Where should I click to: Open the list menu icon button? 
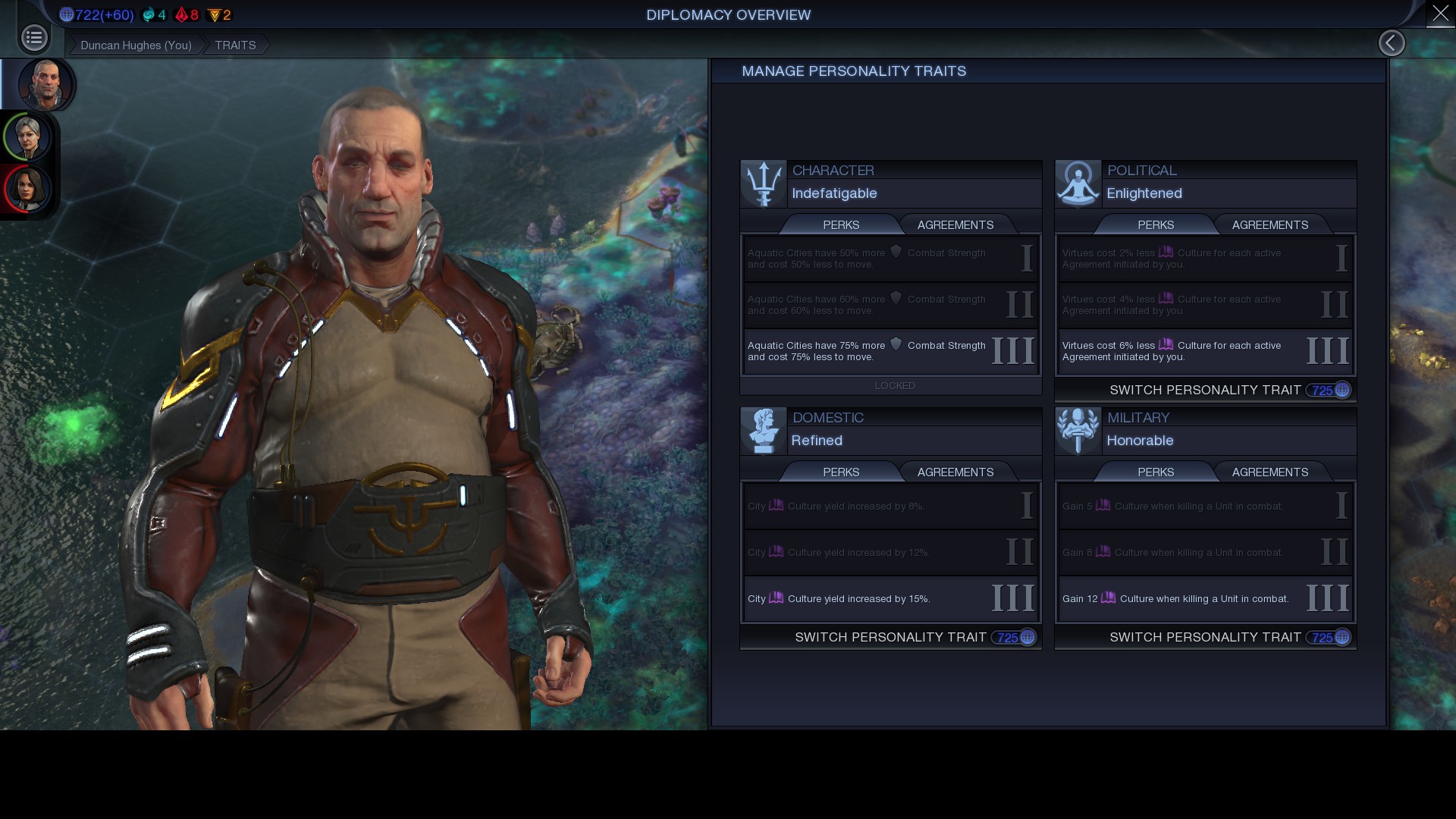(34, 38)
